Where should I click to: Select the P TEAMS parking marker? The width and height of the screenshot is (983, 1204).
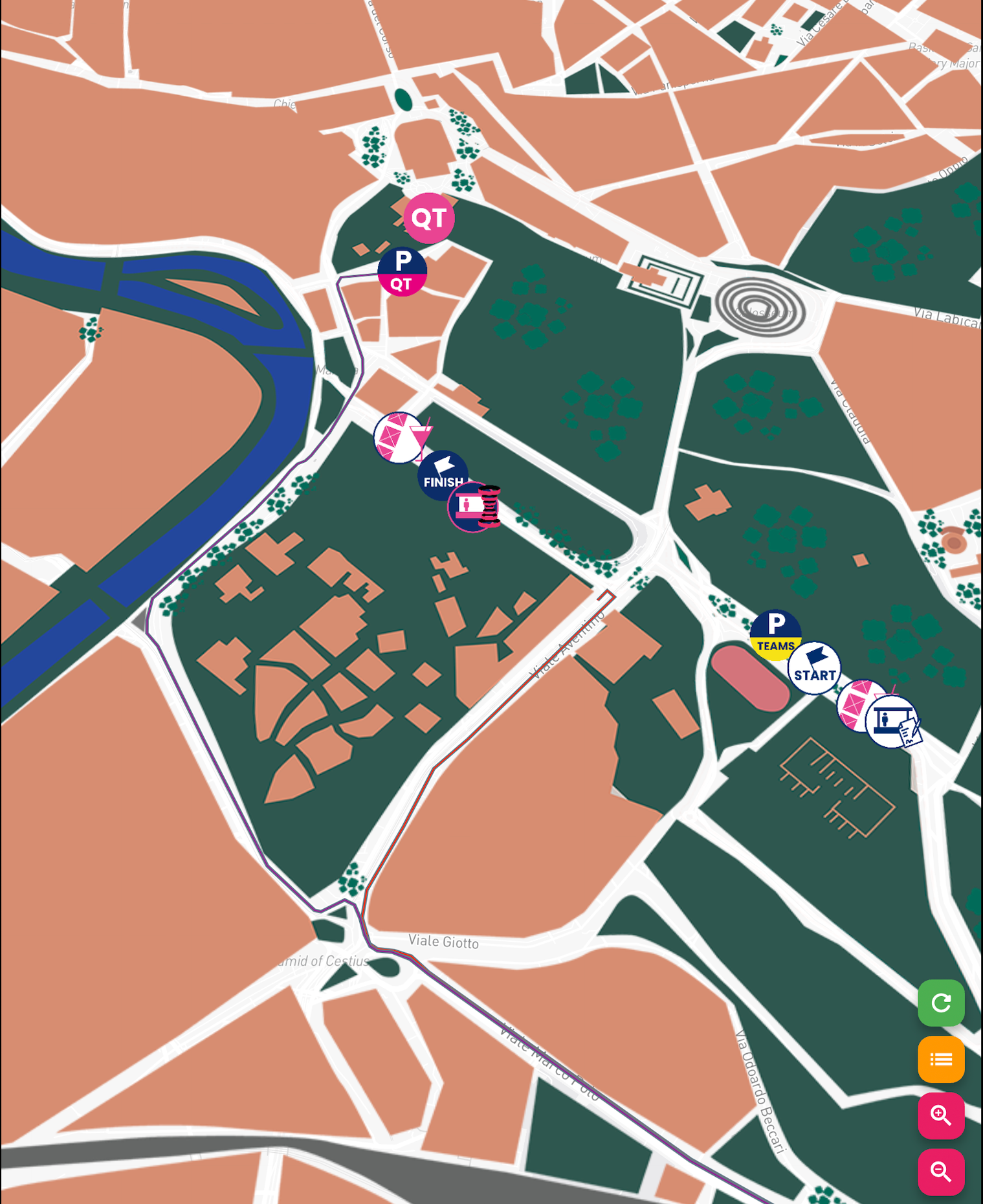coord(775,634)
